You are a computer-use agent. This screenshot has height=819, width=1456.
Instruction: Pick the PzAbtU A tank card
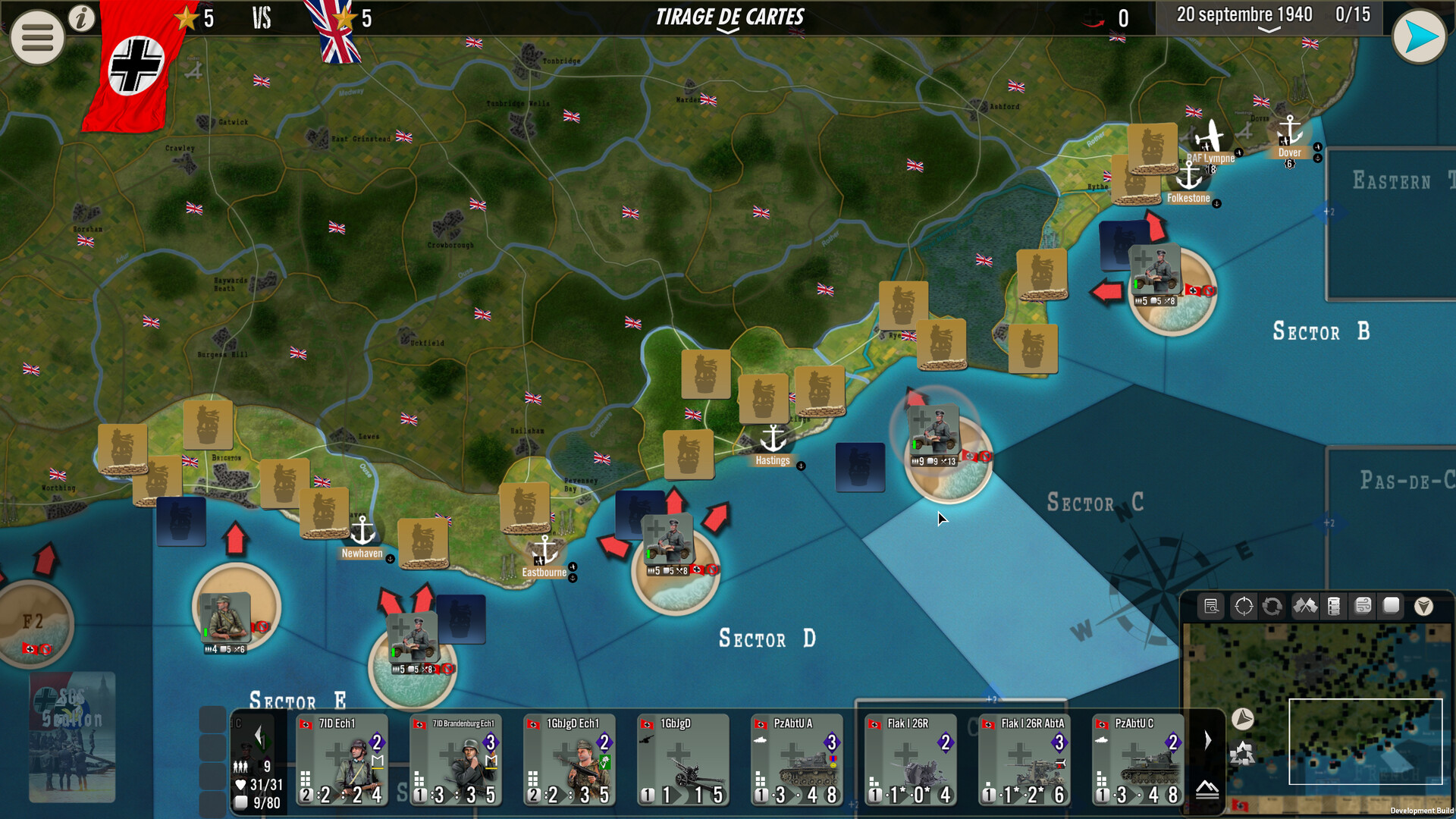click(797, 760)
